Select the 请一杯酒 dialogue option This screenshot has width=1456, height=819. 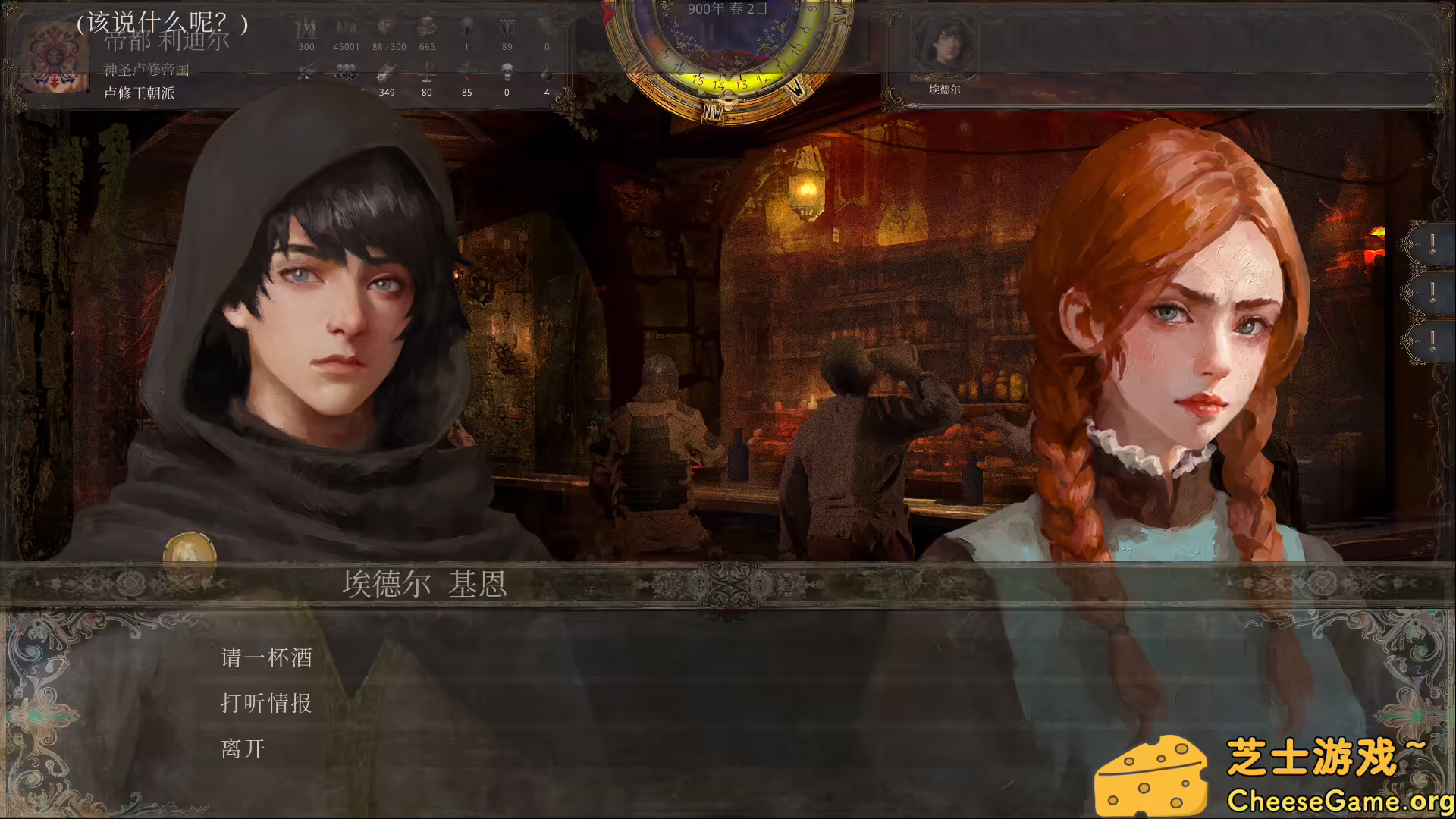click(x=267, y=658)
